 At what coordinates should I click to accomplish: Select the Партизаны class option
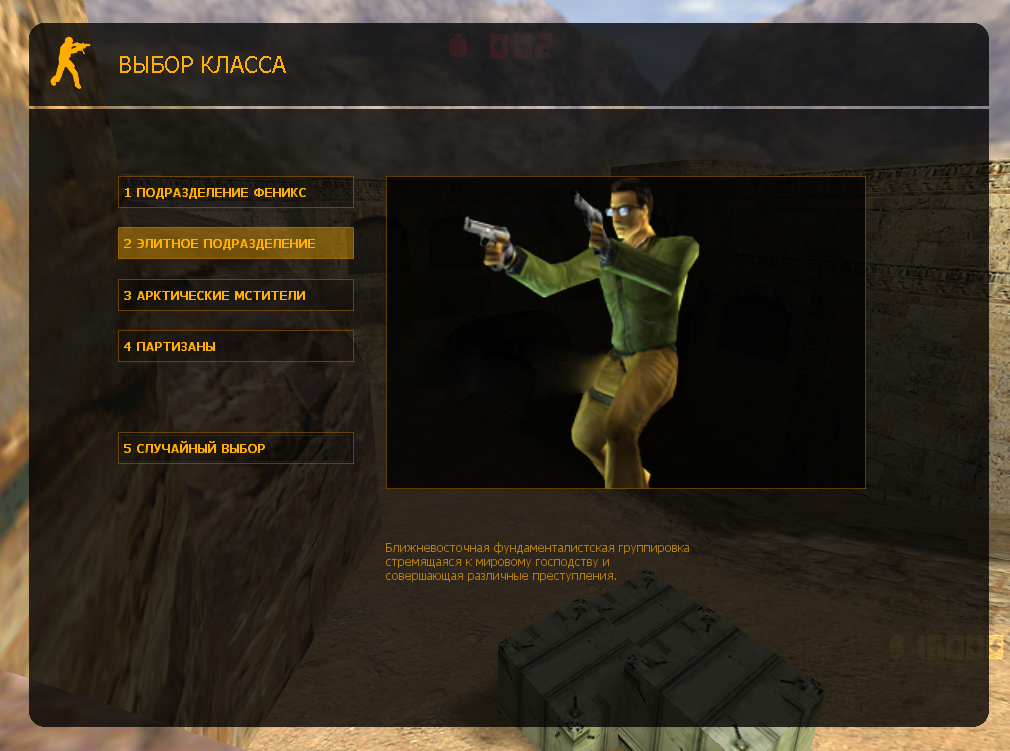coord(235,346)
